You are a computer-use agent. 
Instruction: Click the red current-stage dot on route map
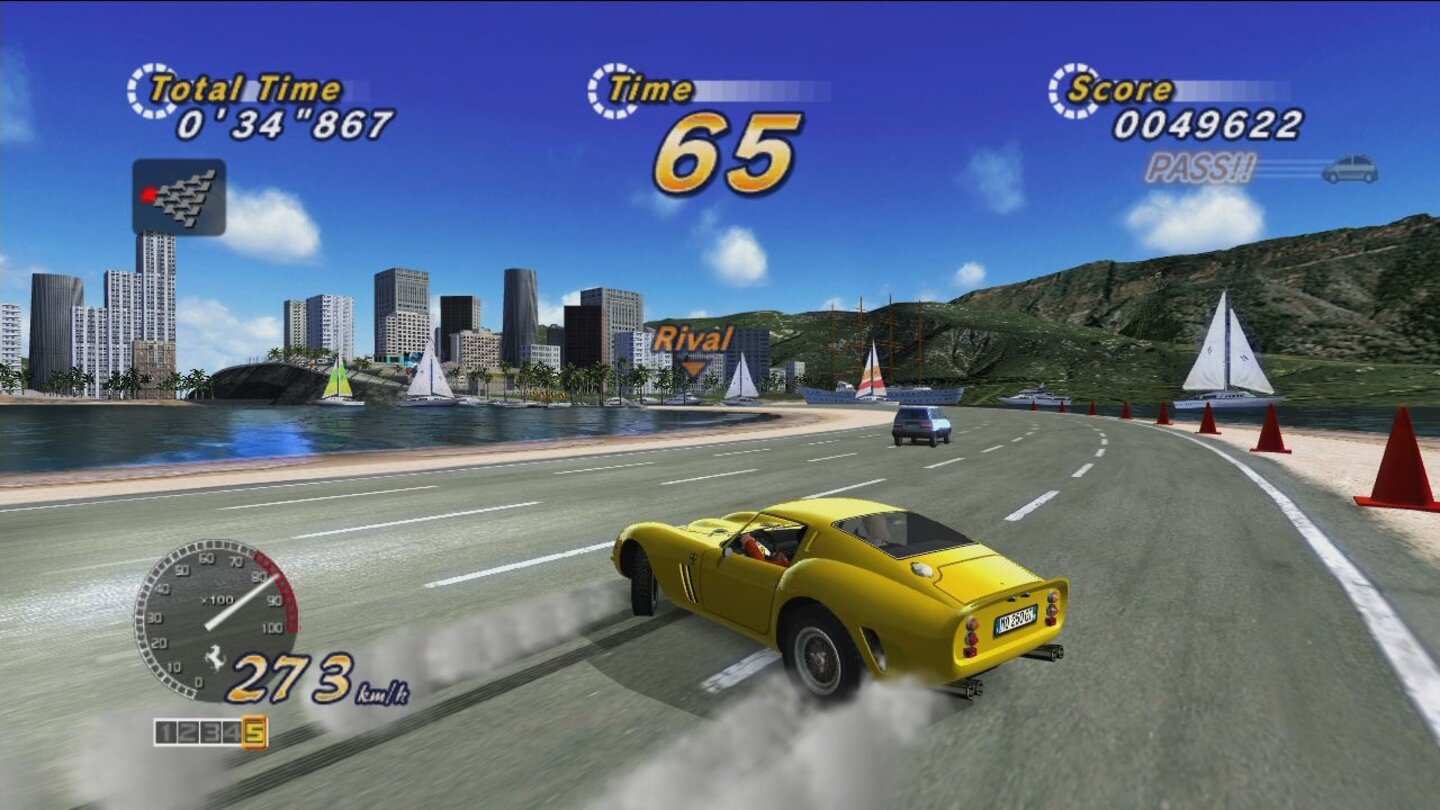(x=148, y=195)
